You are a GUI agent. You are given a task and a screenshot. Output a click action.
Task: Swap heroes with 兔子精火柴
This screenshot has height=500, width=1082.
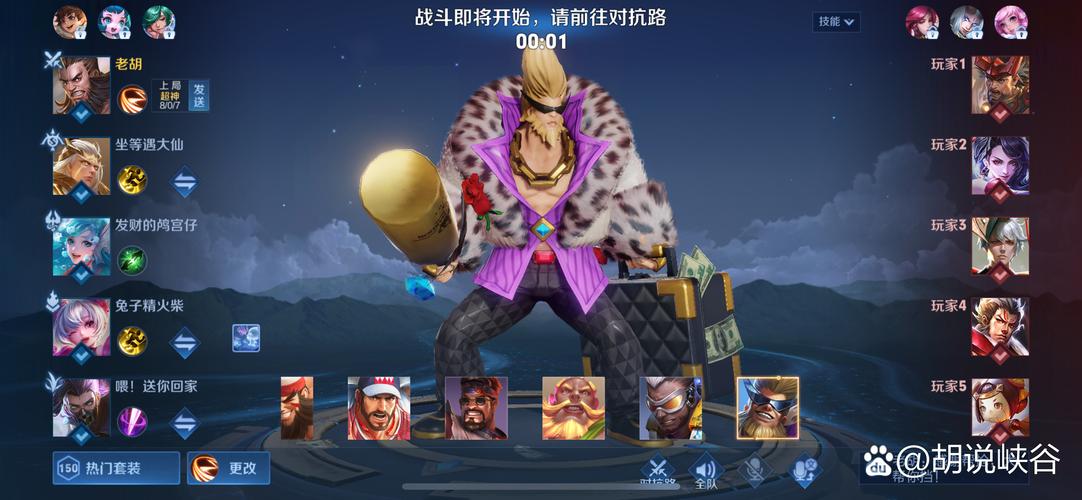[185, 341]
